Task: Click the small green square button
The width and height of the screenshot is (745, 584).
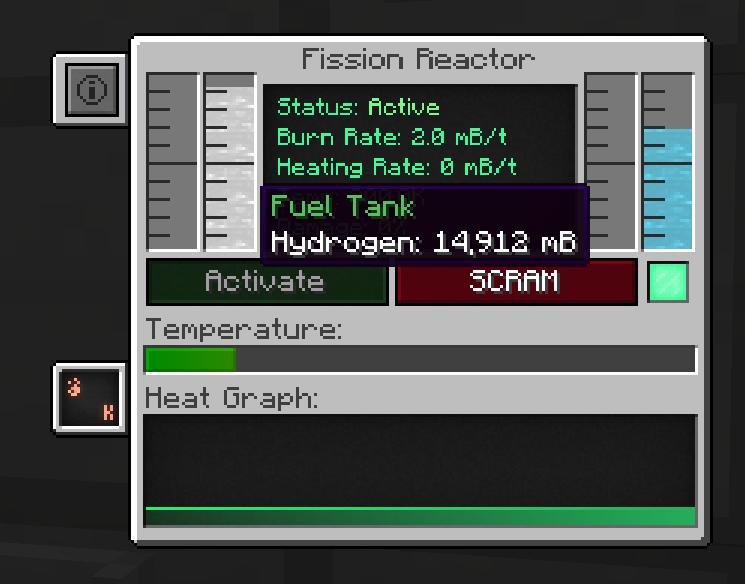Action: (x=668, y=282)
